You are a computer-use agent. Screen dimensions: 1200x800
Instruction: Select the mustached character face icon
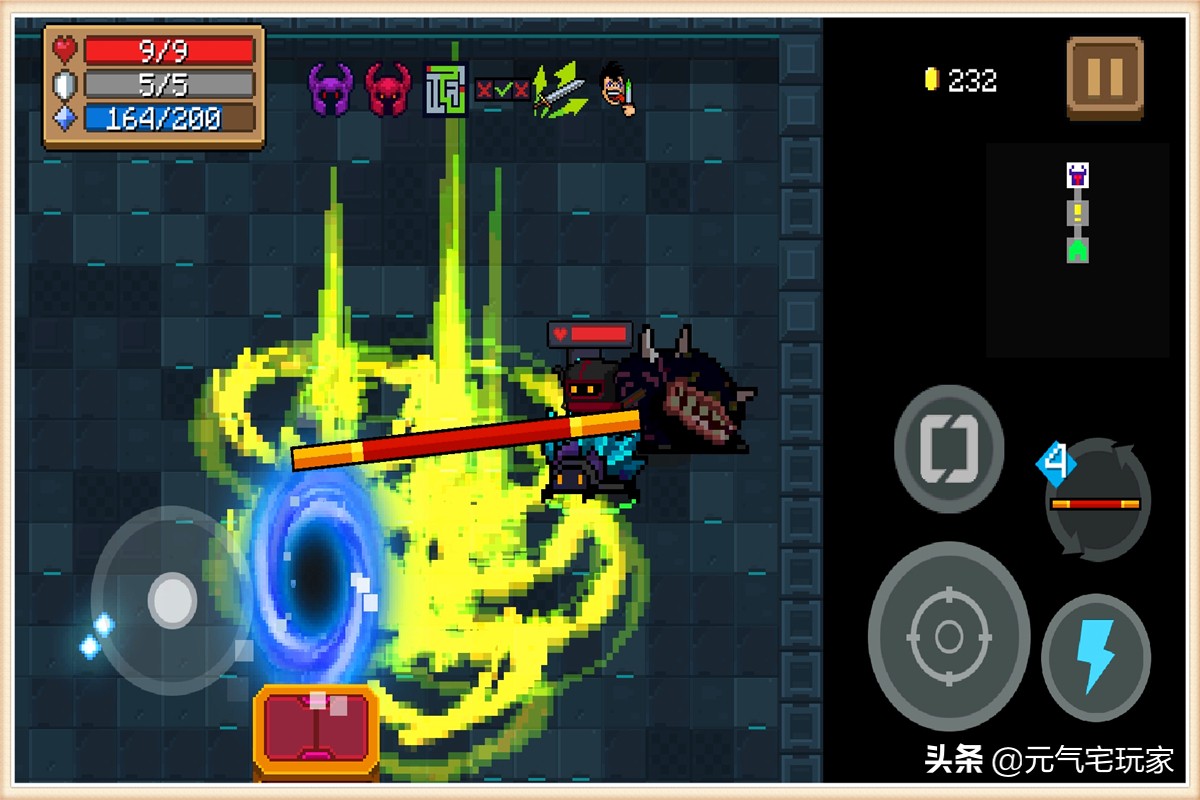pos(617,90)
